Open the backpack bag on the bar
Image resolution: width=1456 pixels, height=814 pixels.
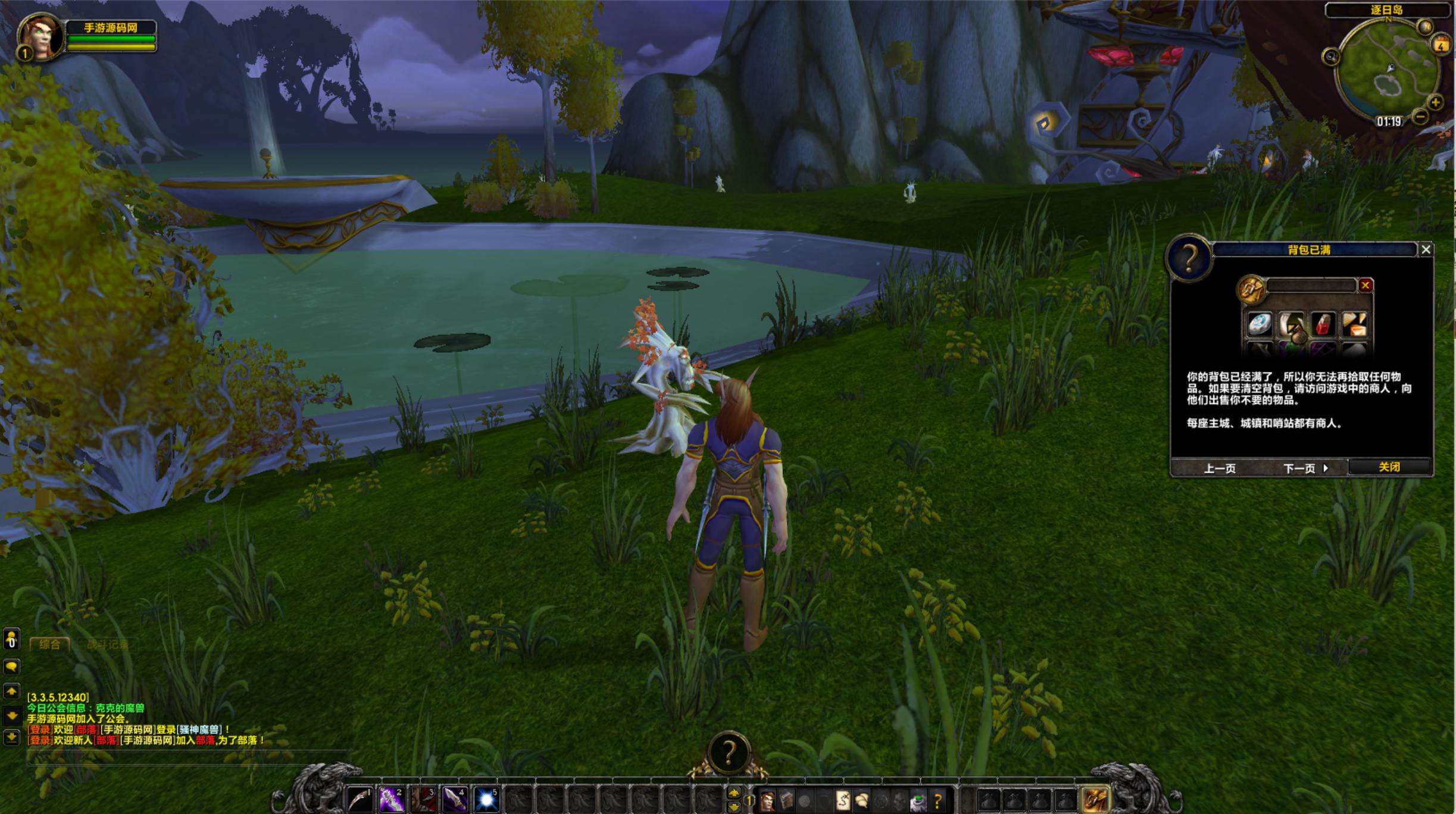[1095, 800]
